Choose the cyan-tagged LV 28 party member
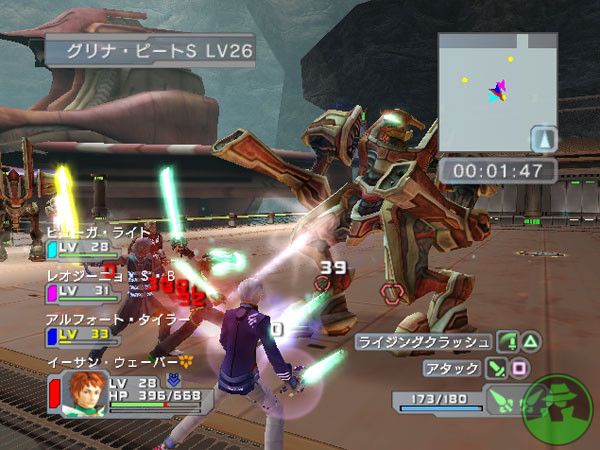 [x=82, y=247]
